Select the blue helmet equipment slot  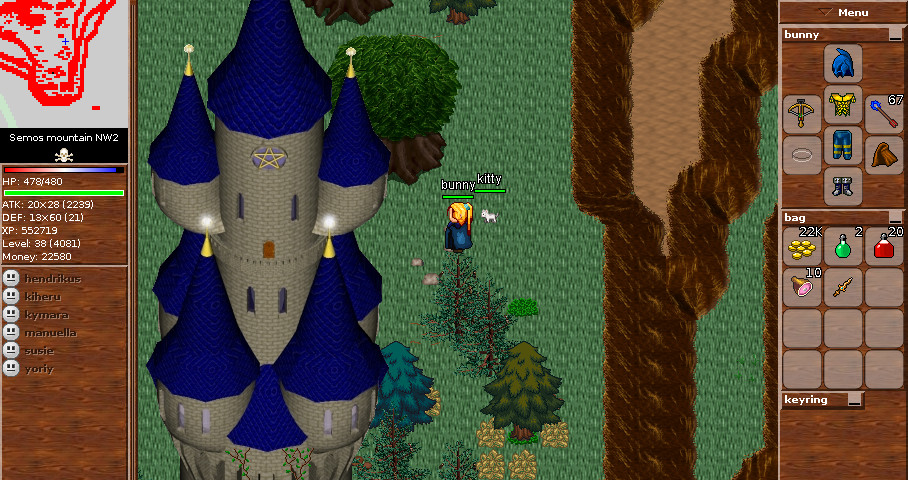click(x=842, y=63)
